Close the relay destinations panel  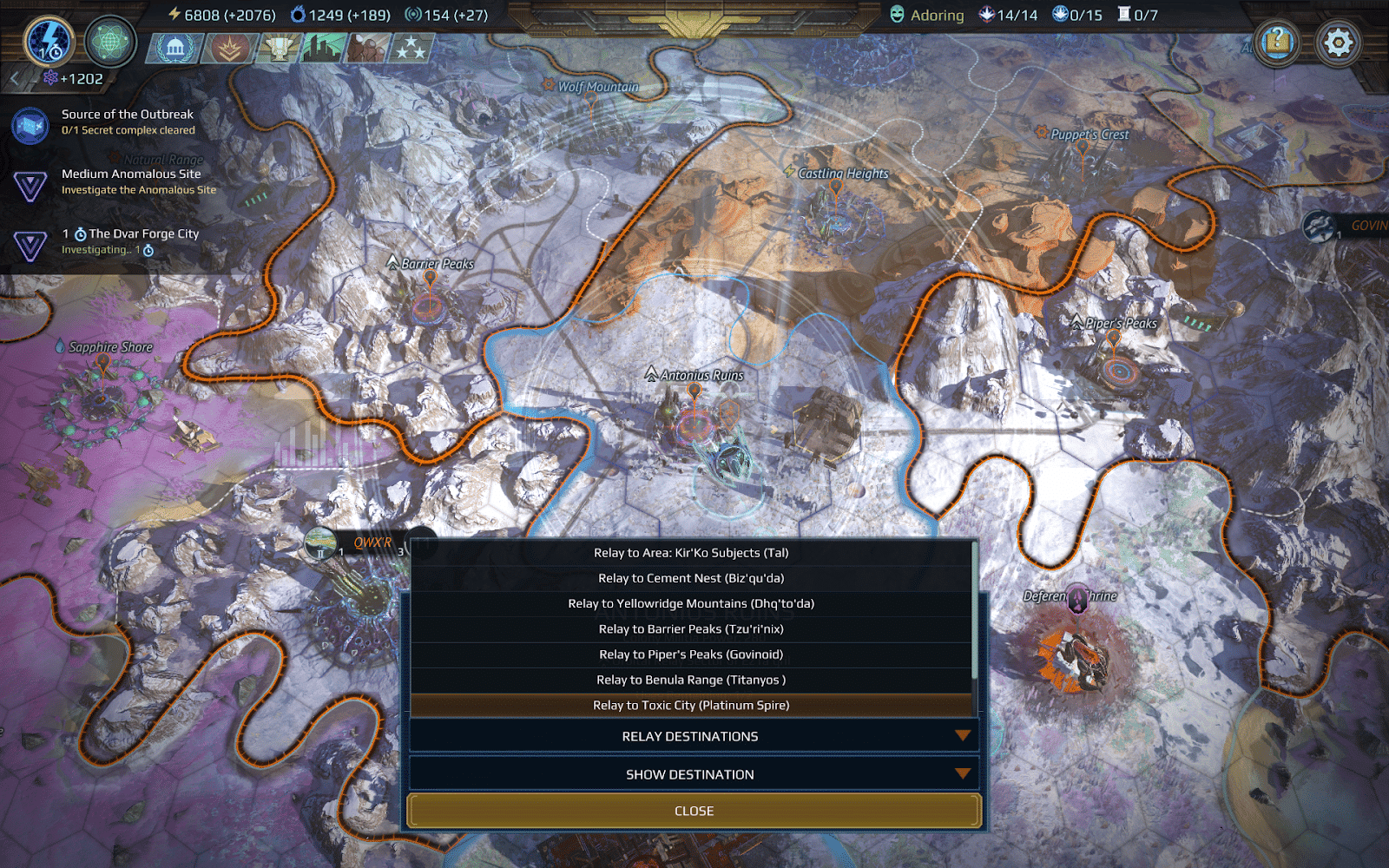(x=694, y=811)
